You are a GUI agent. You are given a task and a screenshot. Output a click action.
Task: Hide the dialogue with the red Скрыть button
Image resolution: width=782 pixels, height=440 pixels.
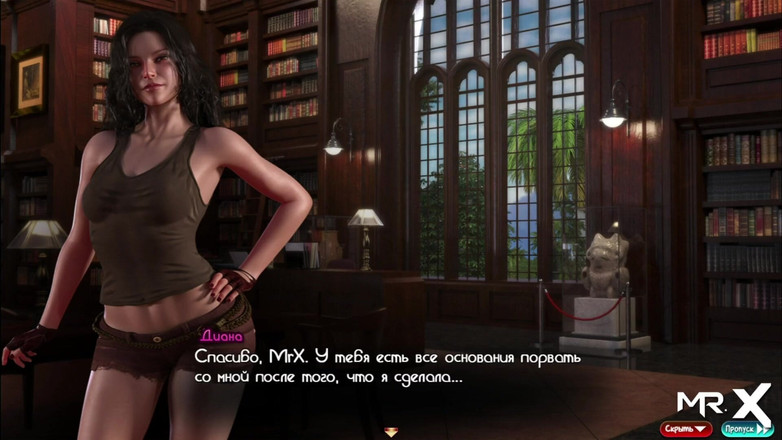pyautogui.click(x=686, y=429)
